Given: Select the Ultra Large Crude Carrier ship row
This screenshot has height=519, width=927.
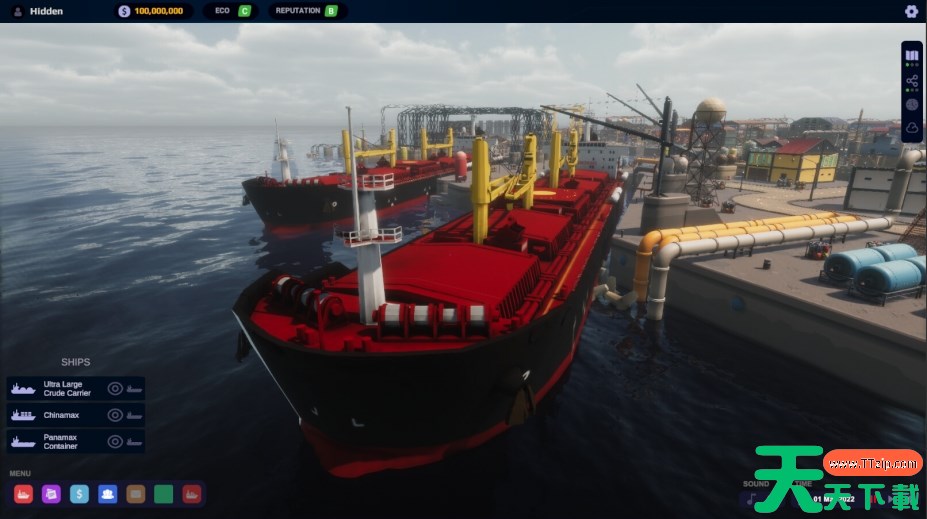Looking at the screenshot, I should (60, 388).
